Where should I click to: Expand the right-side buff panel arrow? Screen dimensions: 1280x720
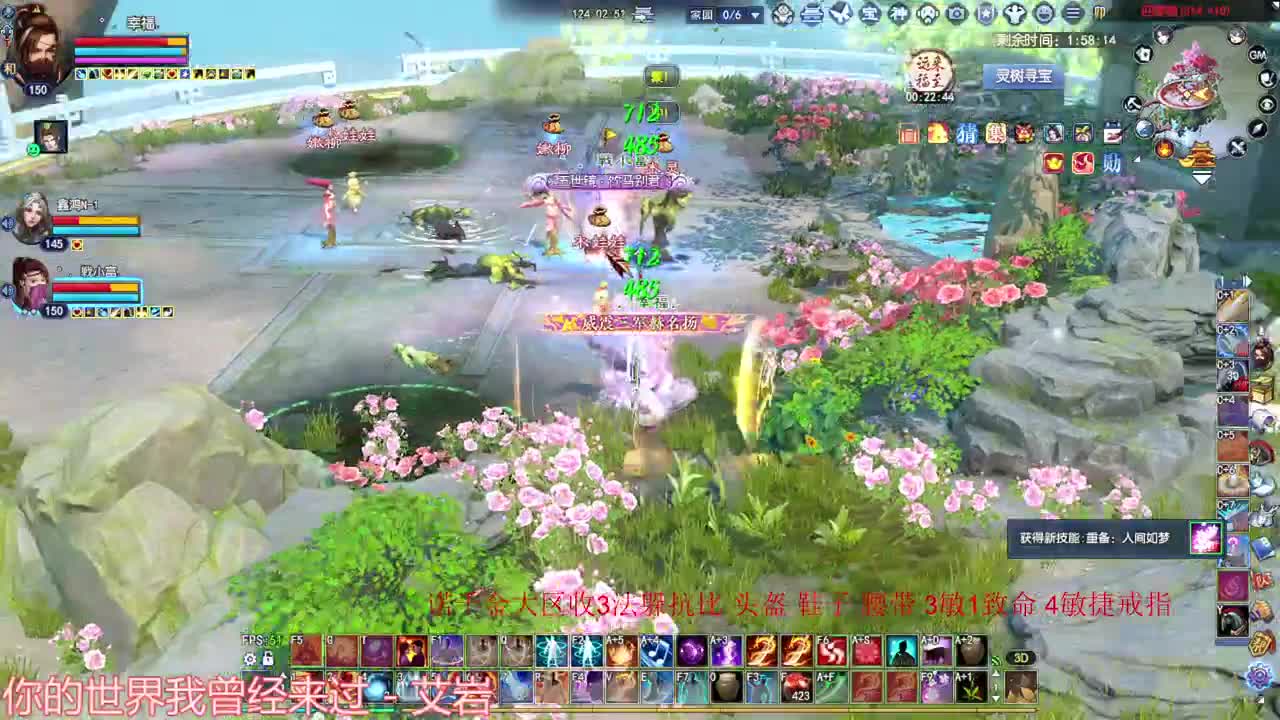pos(1249,283)
